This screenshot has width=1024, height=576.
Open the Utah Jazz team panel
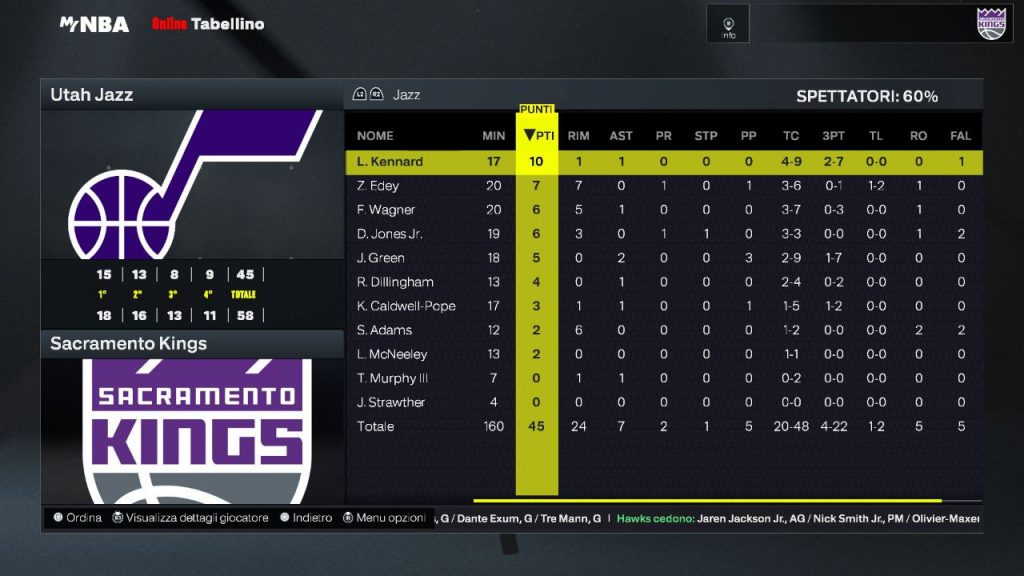(x=192, y=95)
